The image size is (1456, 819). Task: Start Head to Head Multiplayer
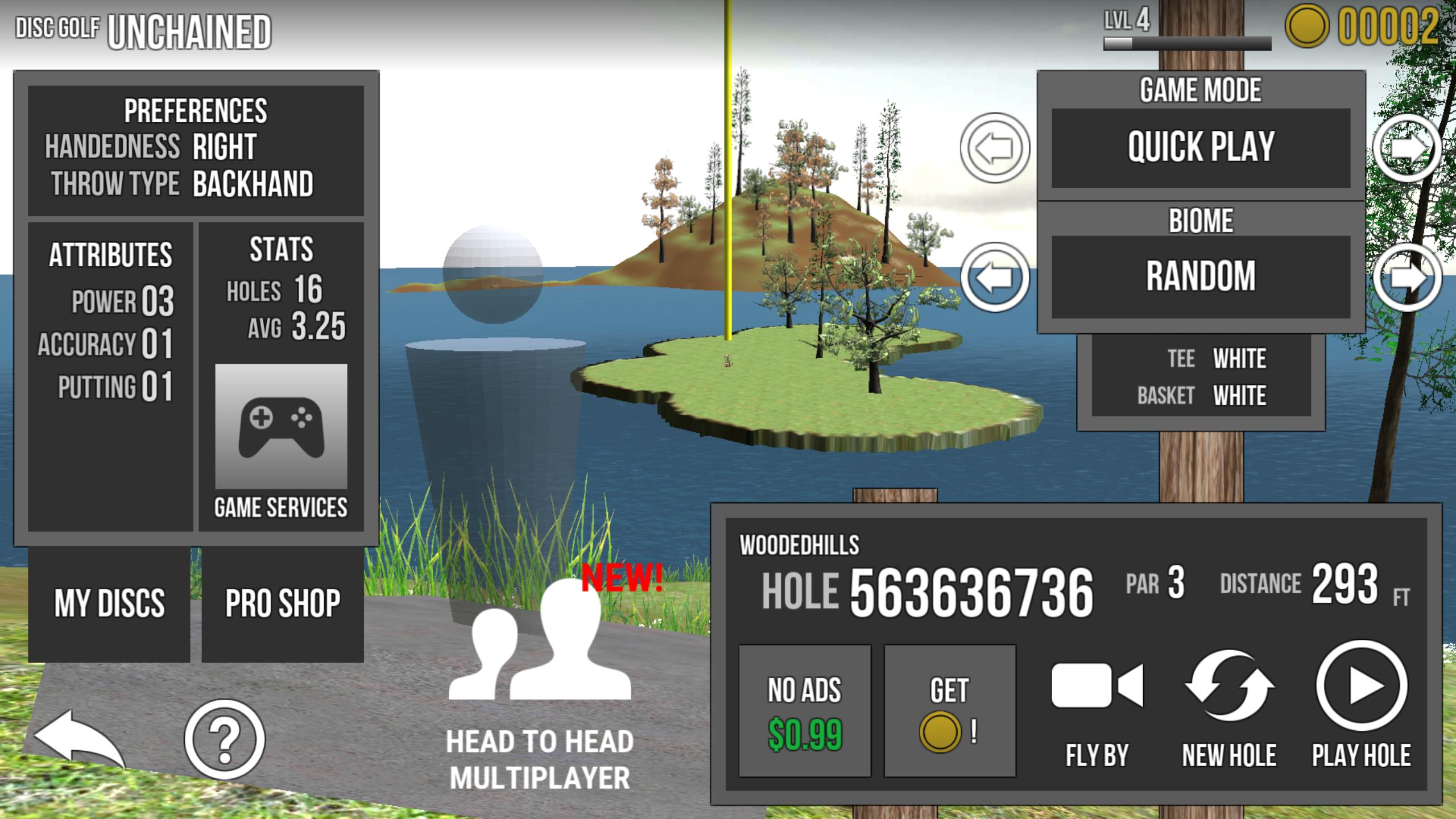point(540,682)
